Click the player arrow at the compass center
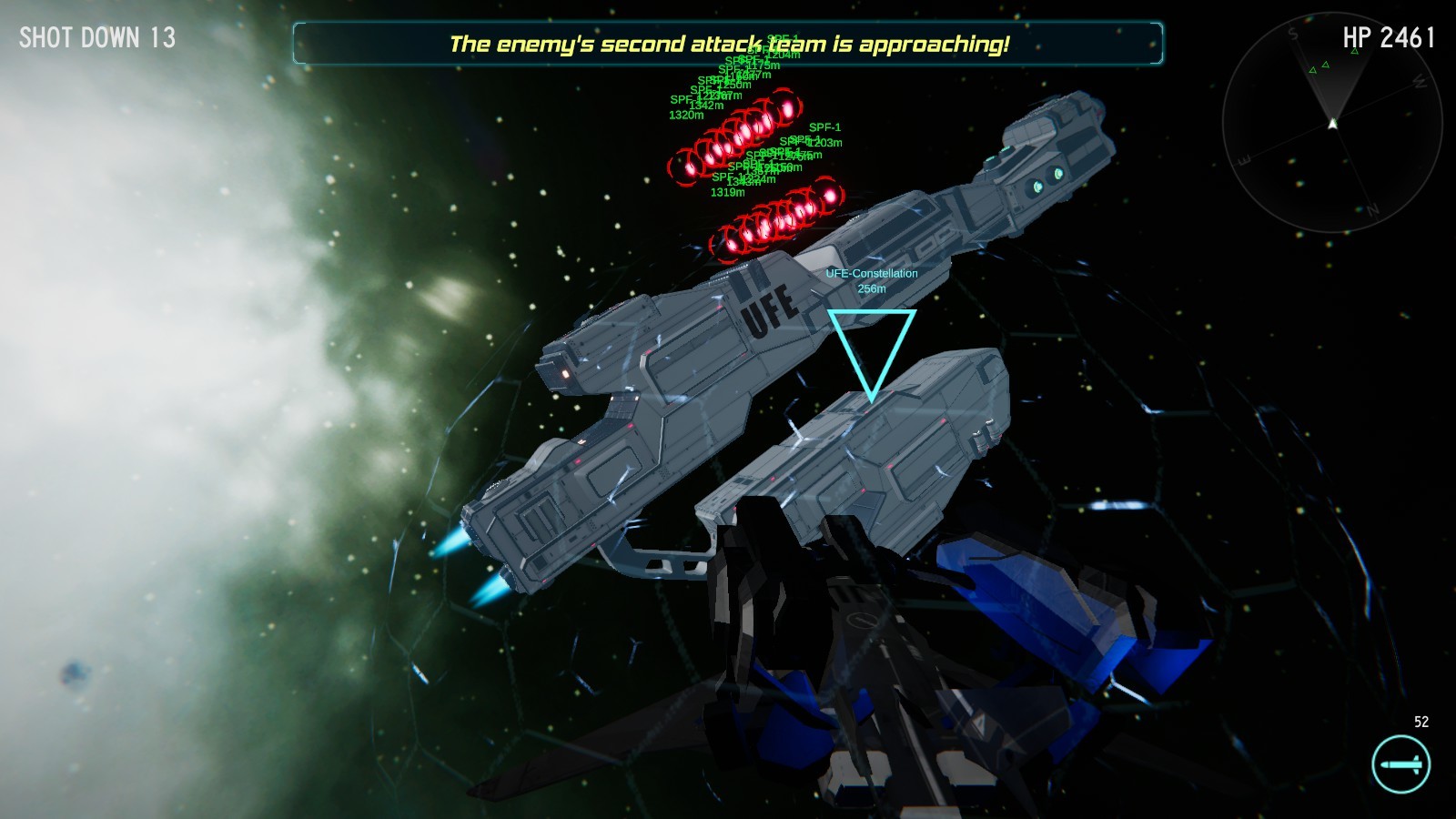1456x819 pixels. pos(1332,123)
